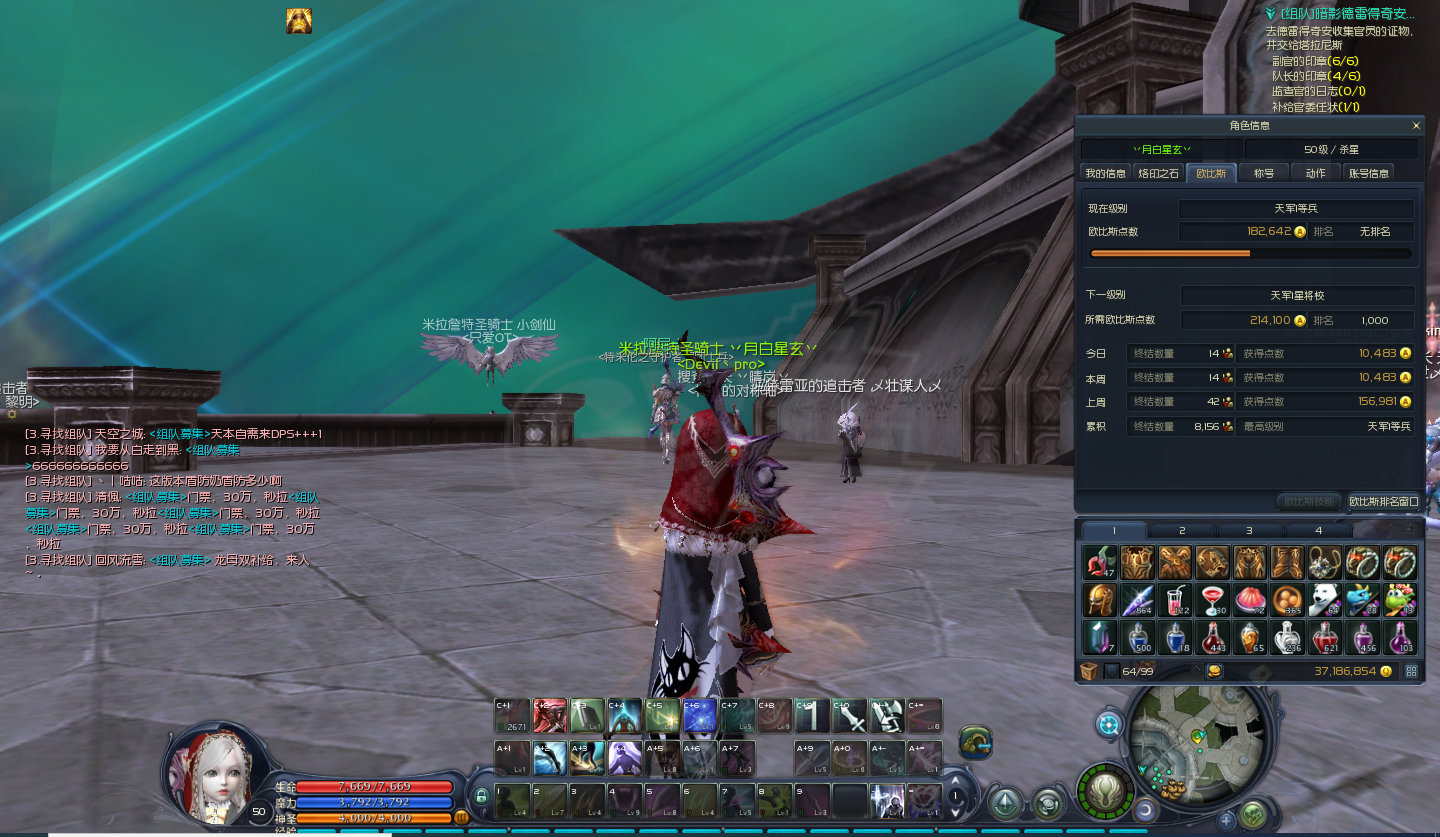Viewport: 1440px width, 837px height.
Task: Use the pink drink with straw item
Action: coord(1175,600)
